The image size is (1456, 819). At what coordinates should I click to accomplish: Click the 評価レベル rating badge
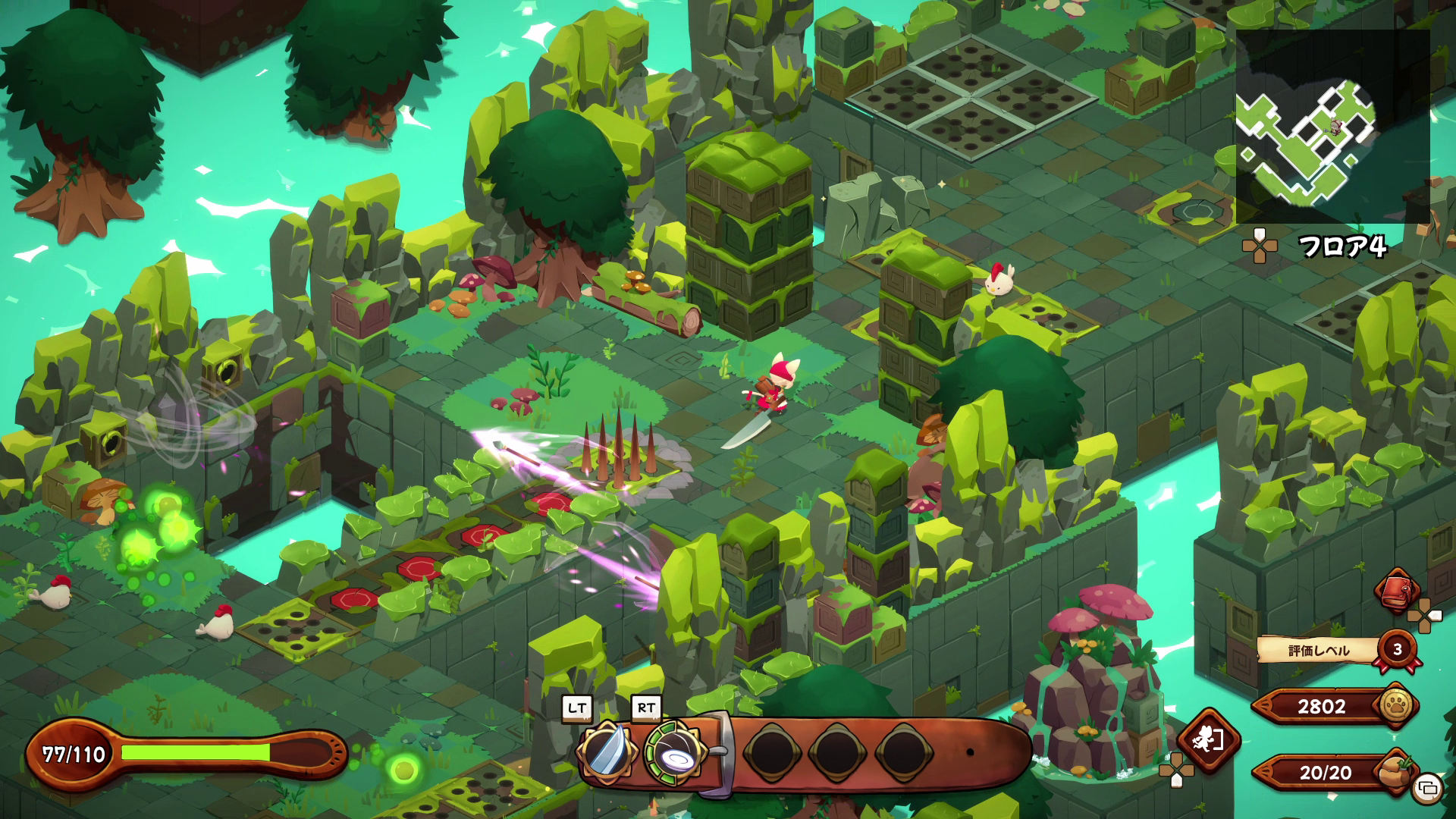(x=1397, y=649)
